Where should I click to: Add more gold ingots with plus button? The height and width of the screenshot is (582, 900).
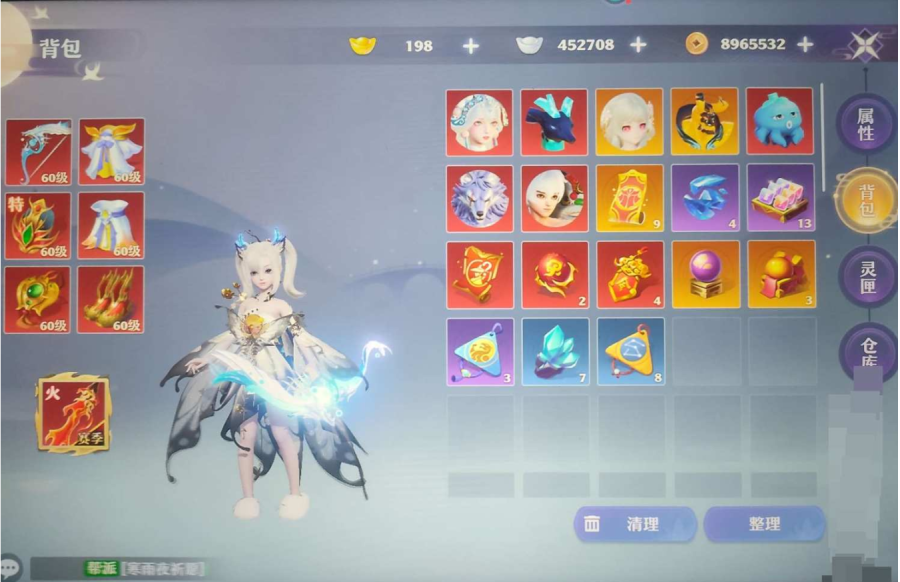coord(470,45)
